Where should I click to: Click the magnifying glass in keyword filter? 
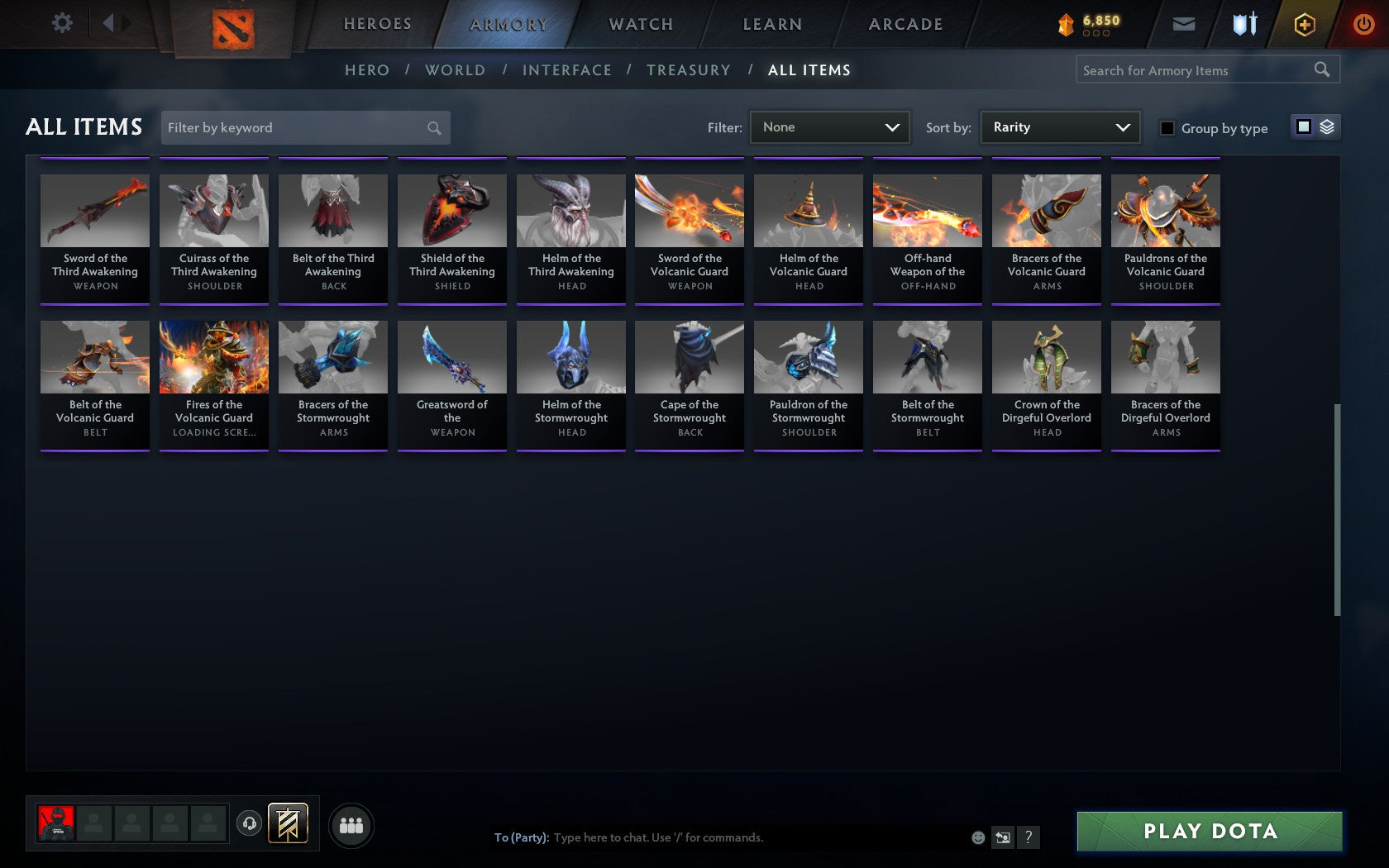click(x=433, y=127)
